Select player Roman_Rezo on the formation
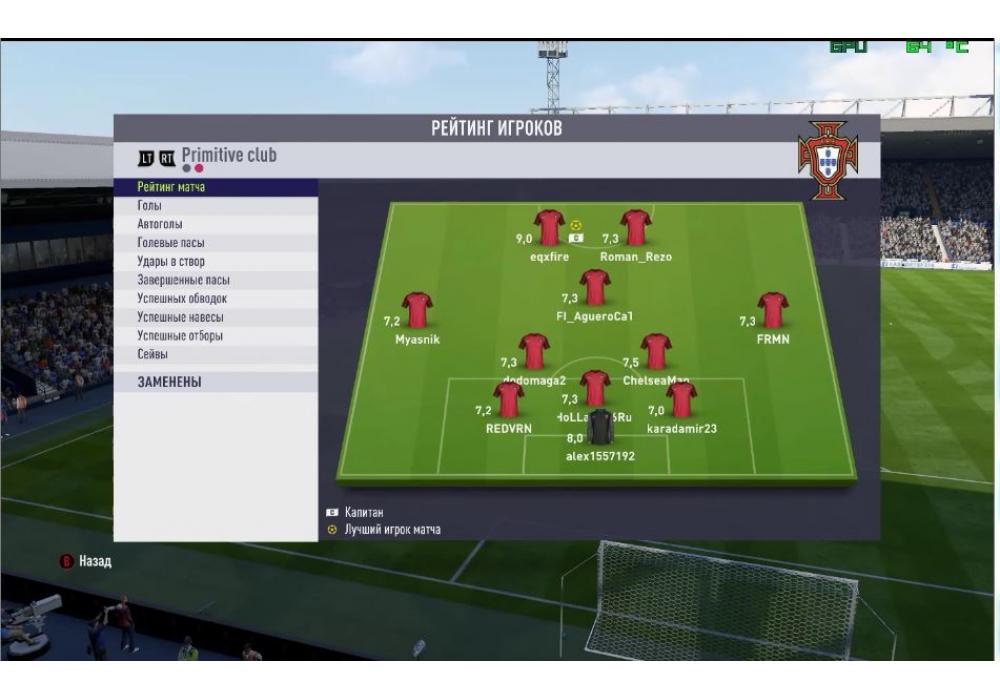Screen dimensions: 1000x700 pos(636,228)
